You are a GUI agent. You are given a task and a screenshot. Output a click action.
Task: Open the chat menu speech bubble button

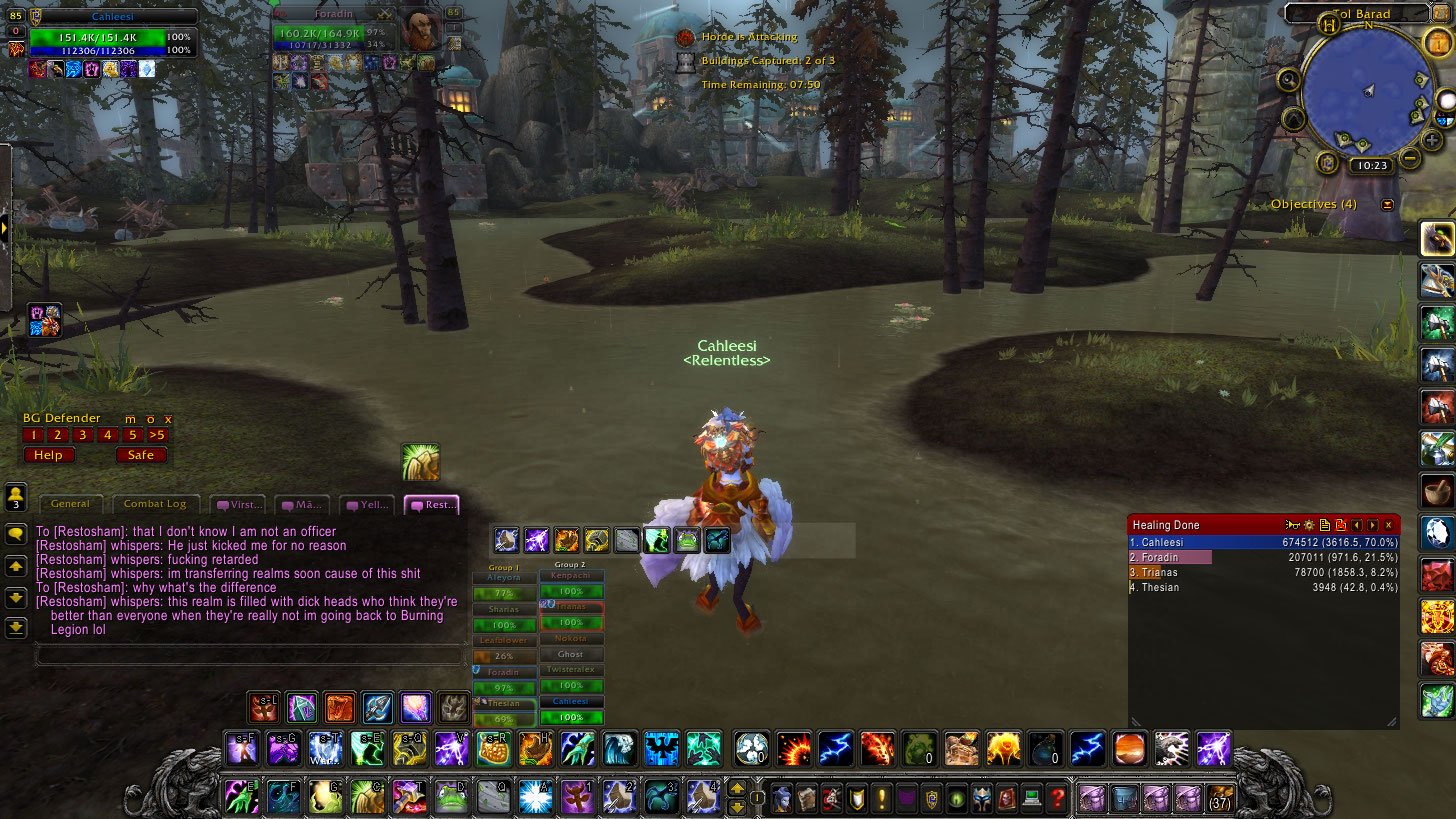[16, 534]
